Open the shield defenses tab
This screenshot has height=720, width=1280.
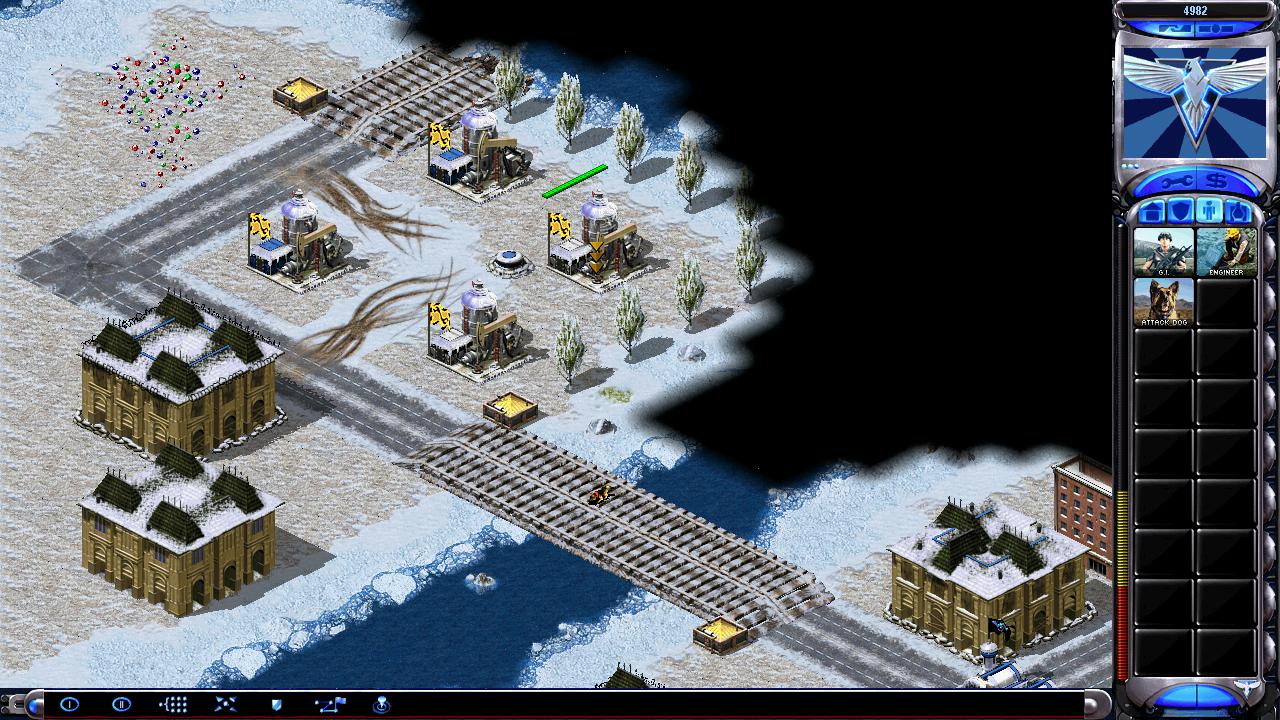(1180, 212)
